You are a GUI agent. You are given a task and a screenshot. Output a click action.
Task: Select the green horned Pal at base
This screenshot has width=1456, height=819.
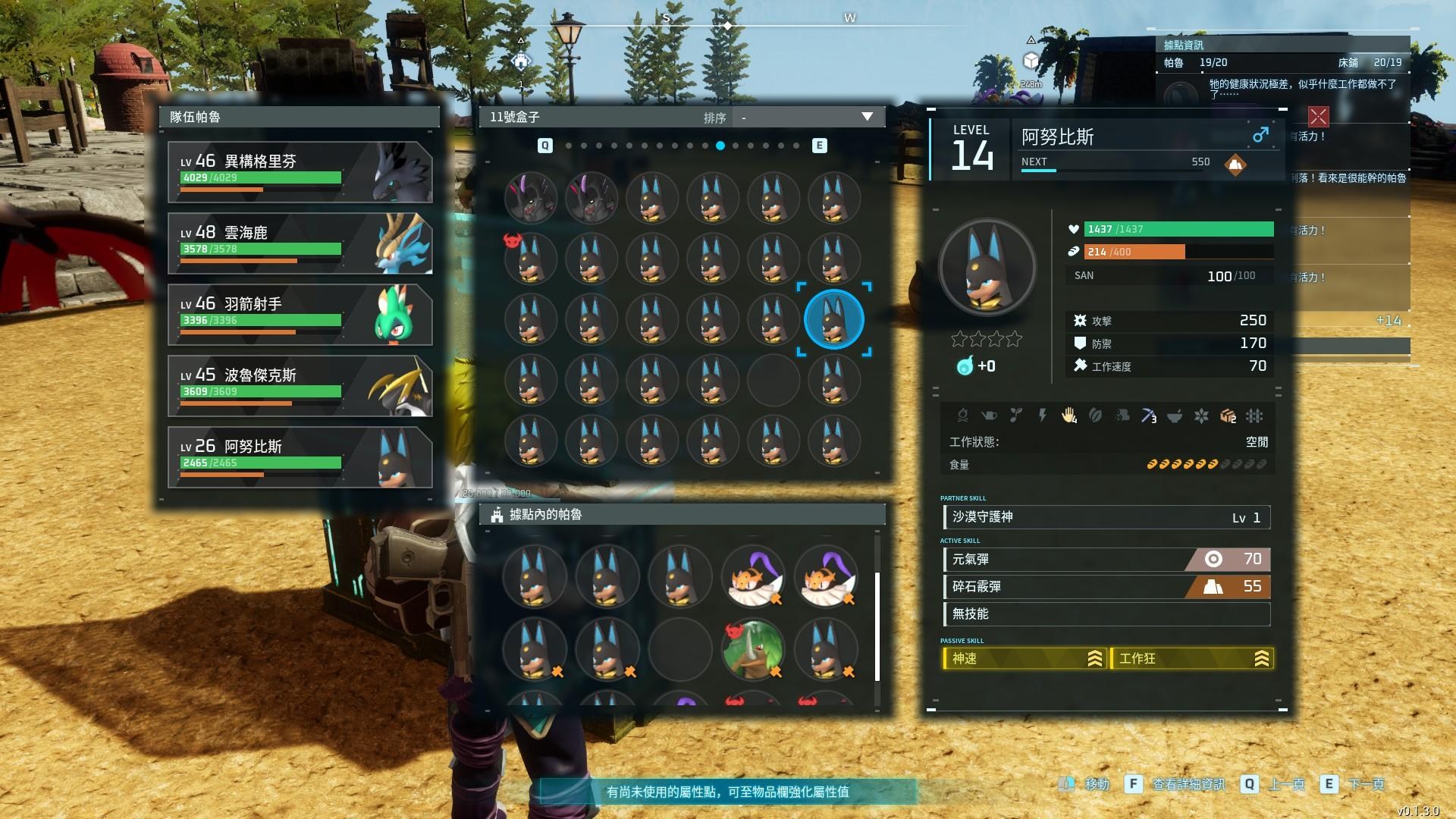pos(753,650)
